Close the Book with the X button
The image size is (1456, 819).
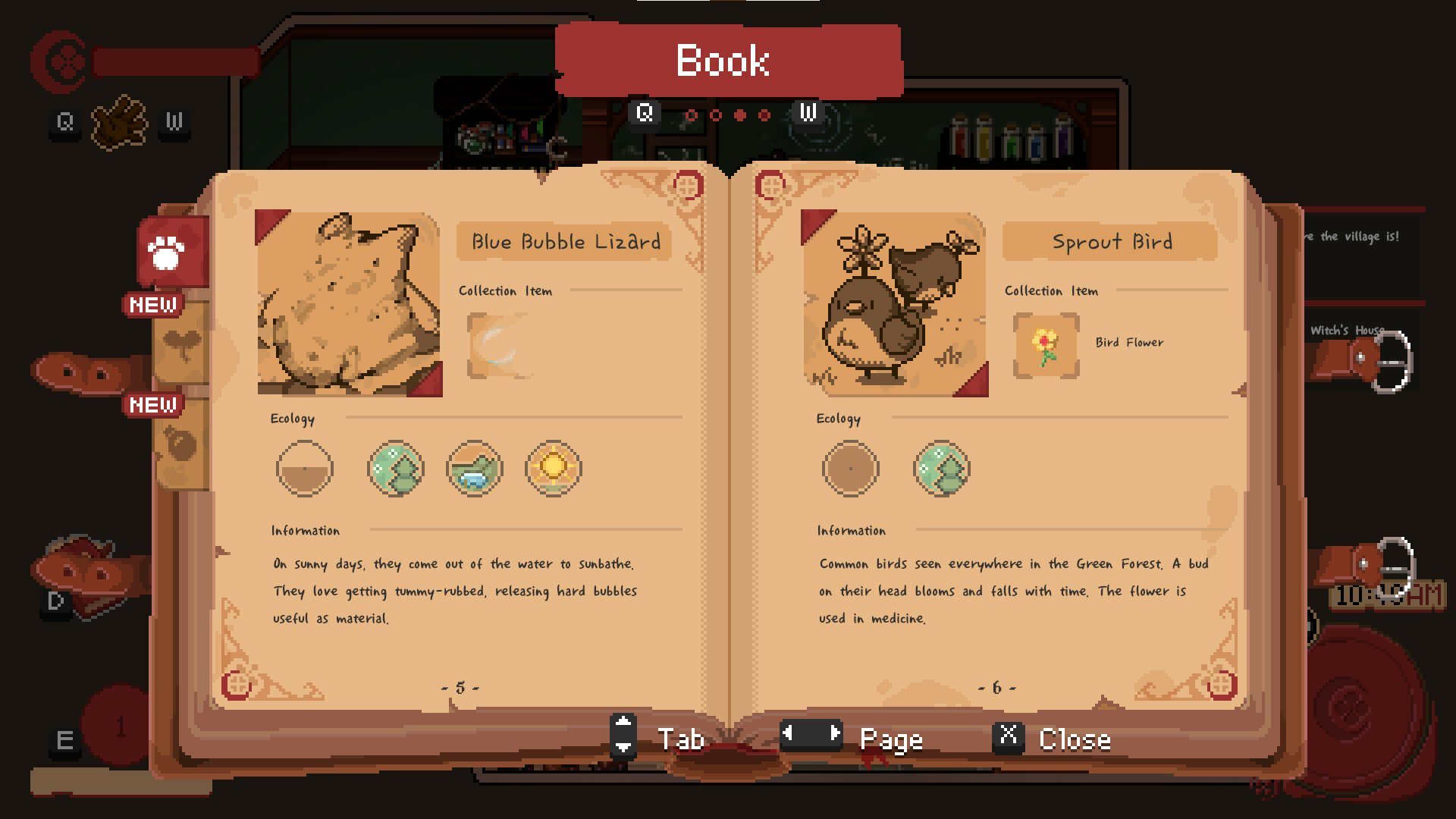[x=1009, y=737]
